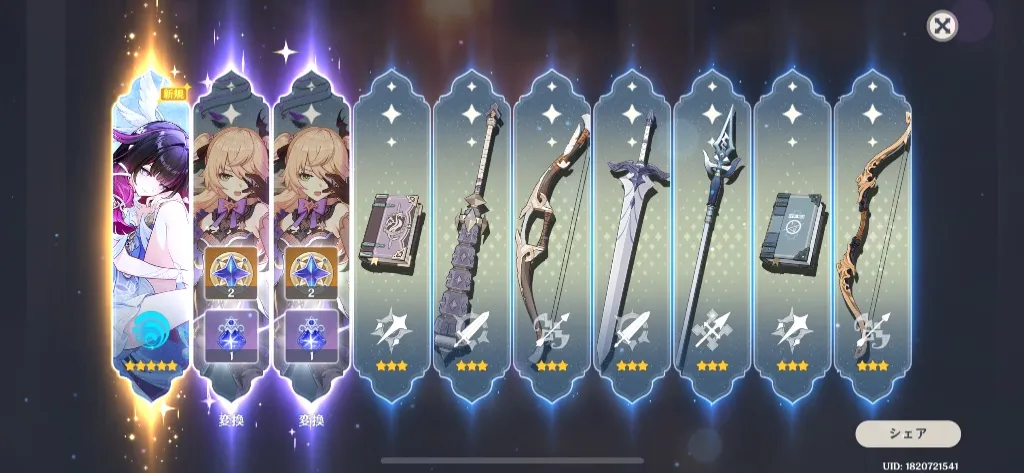Close the wish results screen
The height and width of the screenshot is (473, 1024).
pos(942,27)
